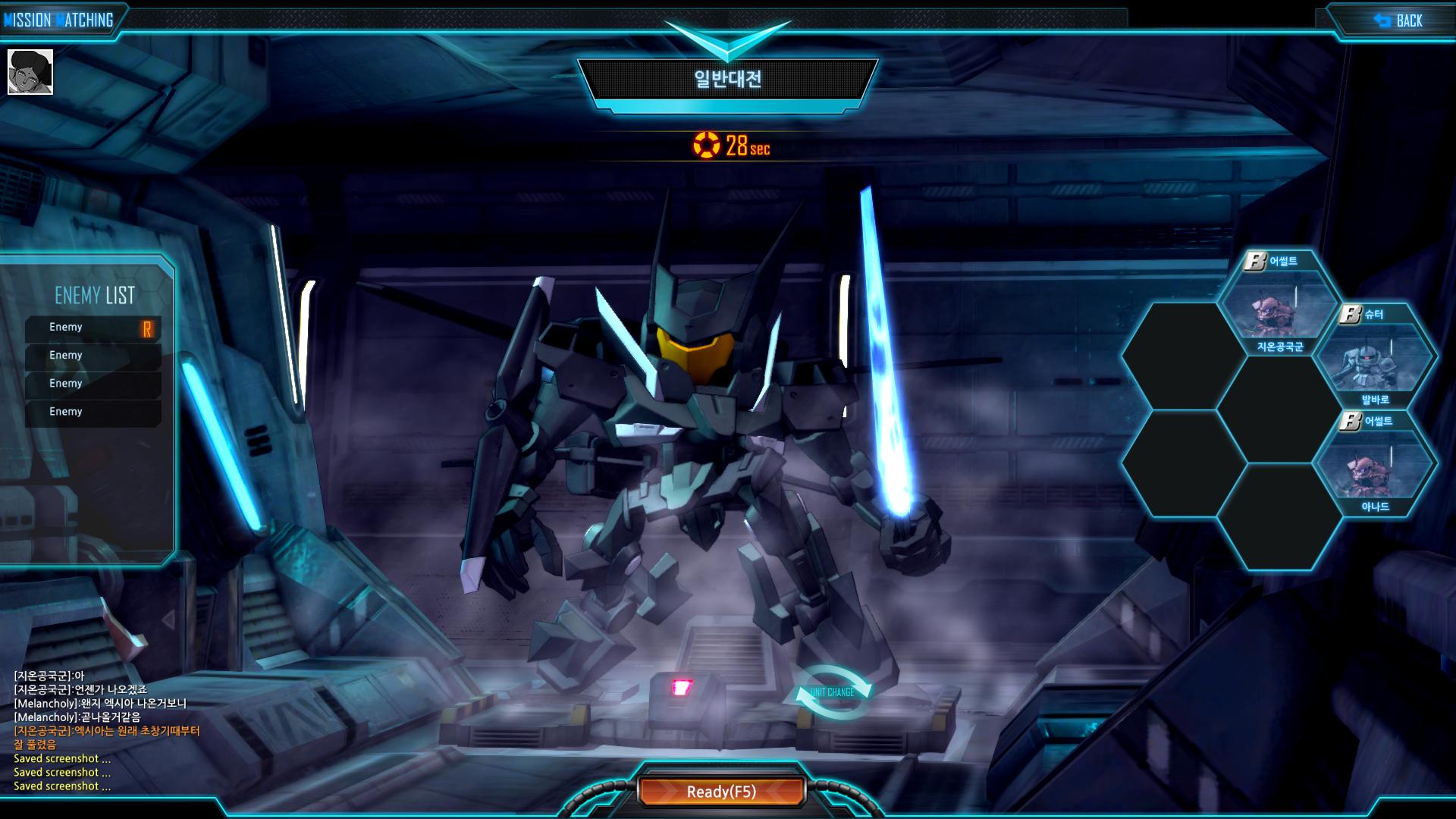Select the player avatar portrait
Image resolution: width=1456 pixels, height=819 pixels.
point(30,72)
